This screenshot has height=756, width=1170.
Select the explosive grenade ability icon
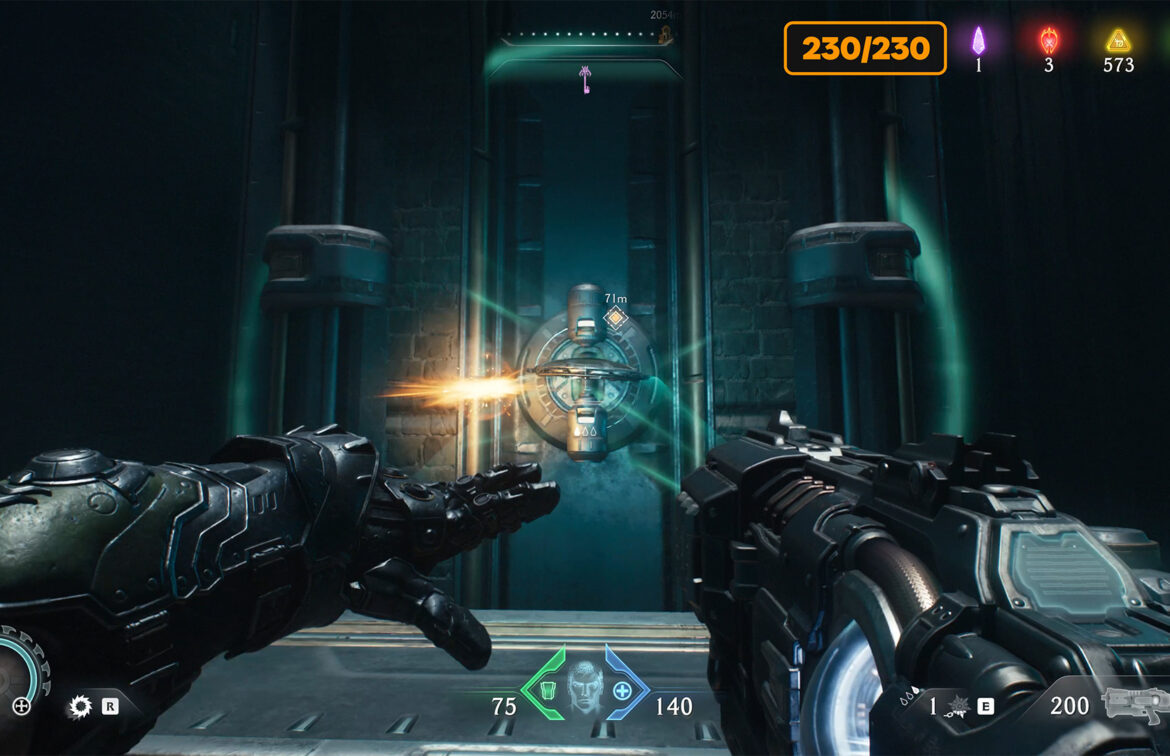point(957,706)
